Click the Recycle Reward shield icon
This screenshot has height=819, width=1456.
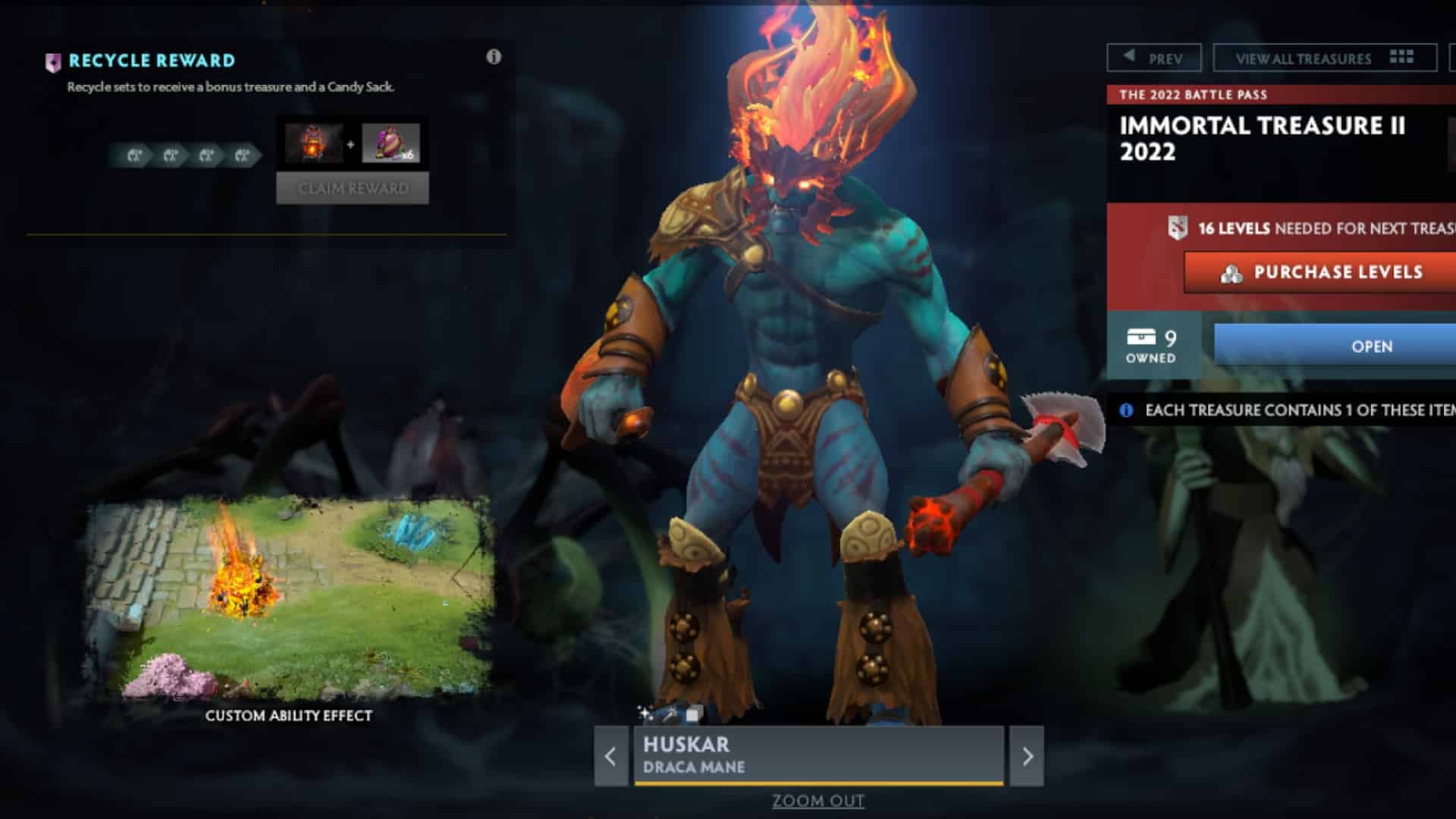click(52, 61)
